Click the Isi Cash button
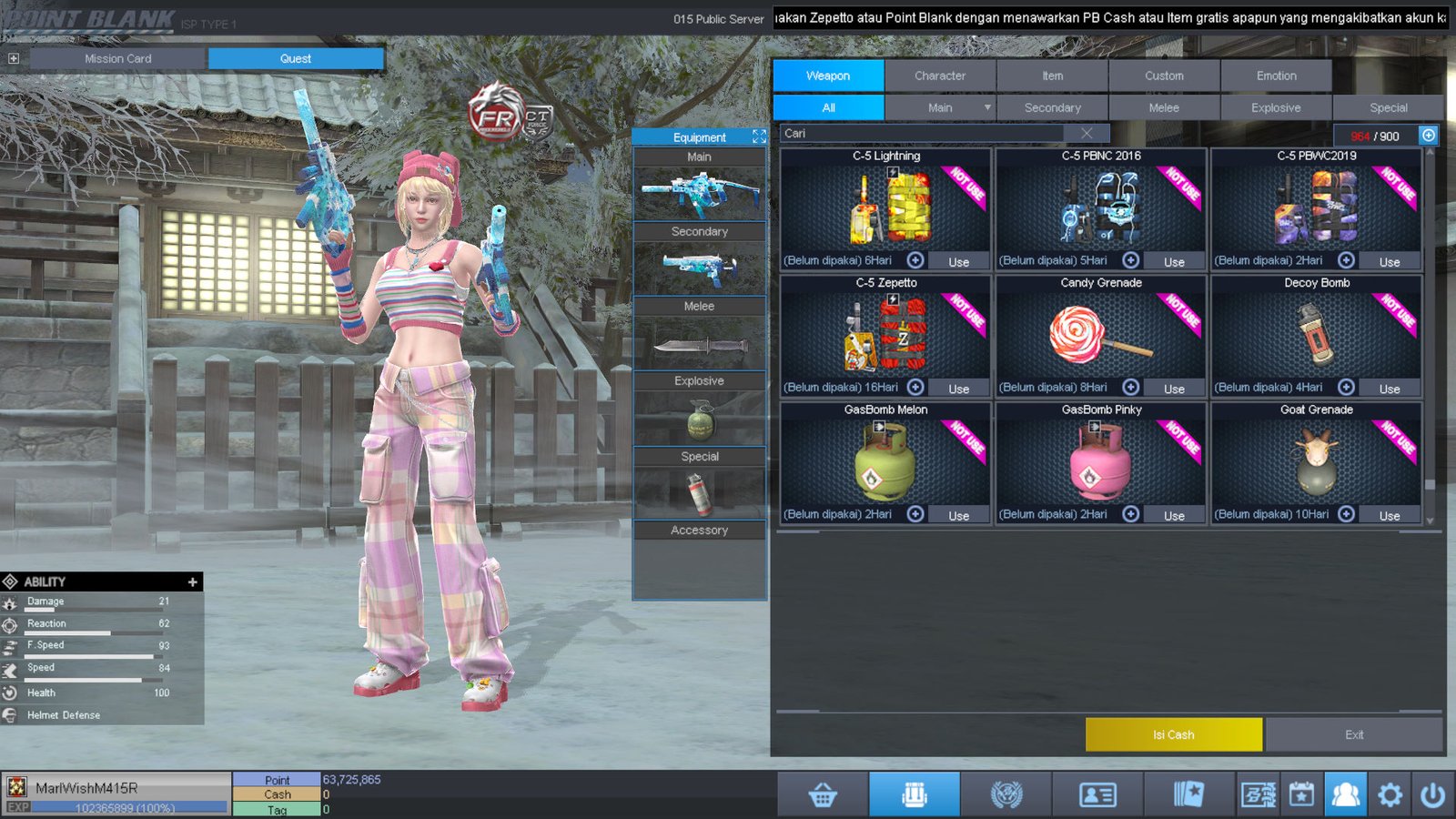Viewport: 1456px width, 819px height. 1173,734
